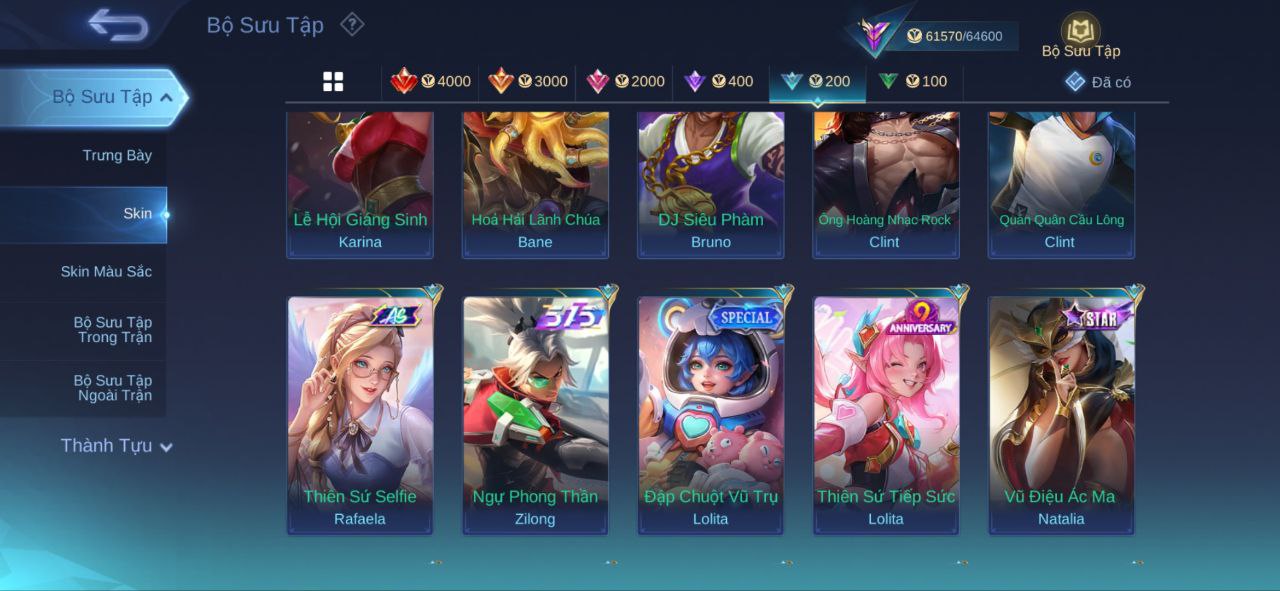
Task: Open Bộ Sưu Tập Trong Trận
Action: tap(113, 329)
